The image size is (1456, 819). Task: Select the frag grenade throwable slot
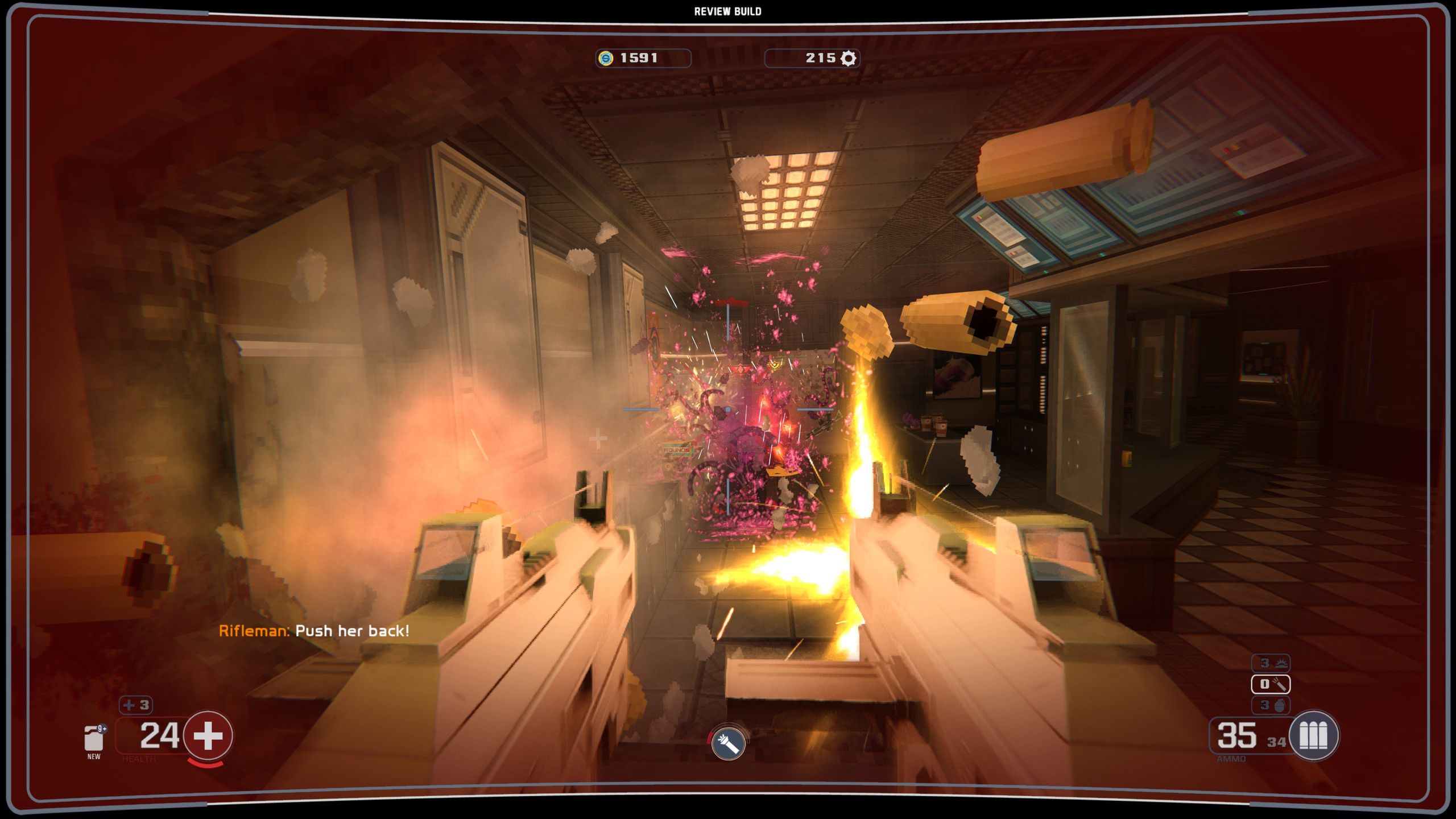(x=1271, y=705)
